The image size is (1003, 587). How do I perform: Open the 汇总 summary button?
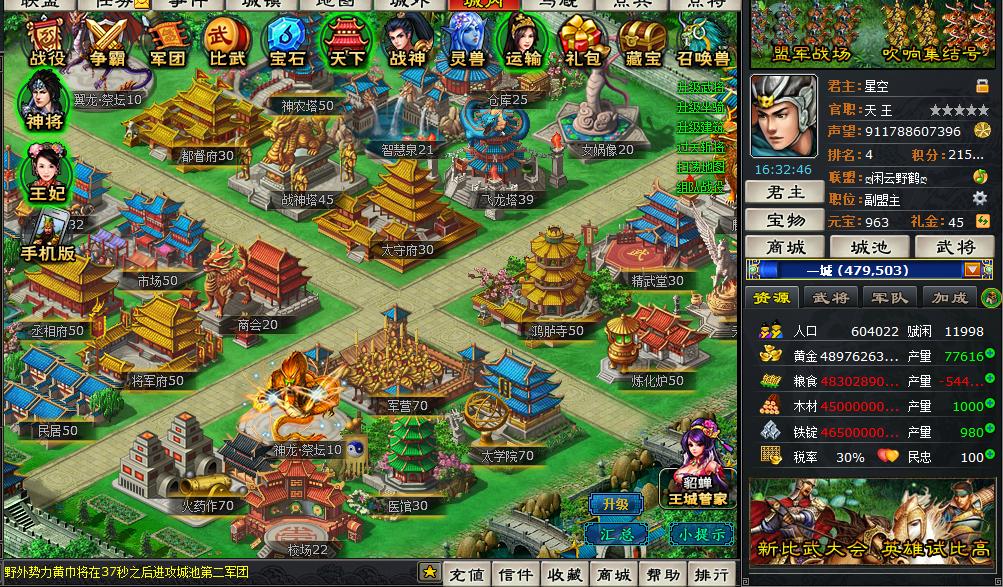pos(617,533)
